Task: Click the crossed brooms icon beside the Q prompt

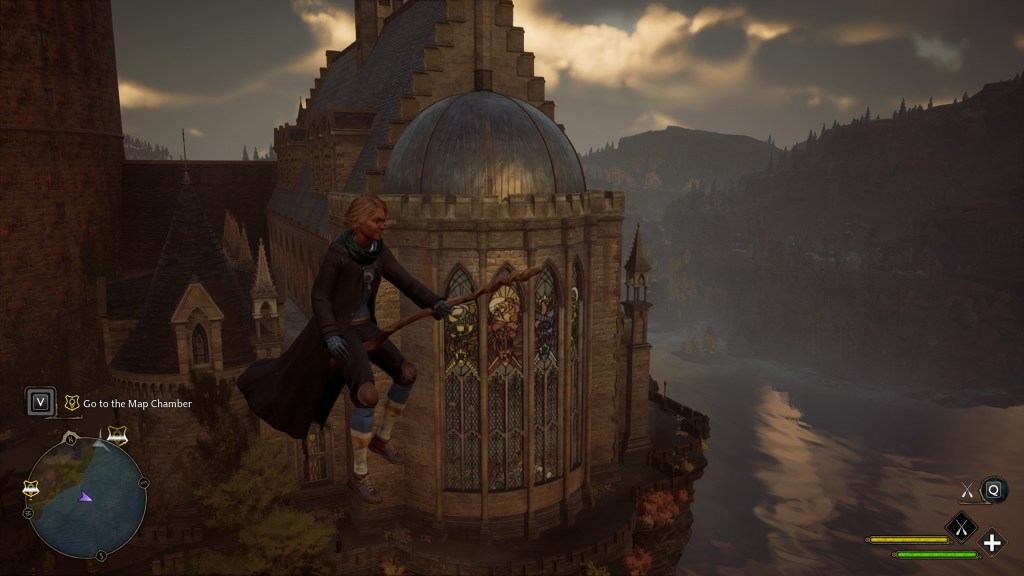Action: tap(967, 489)
